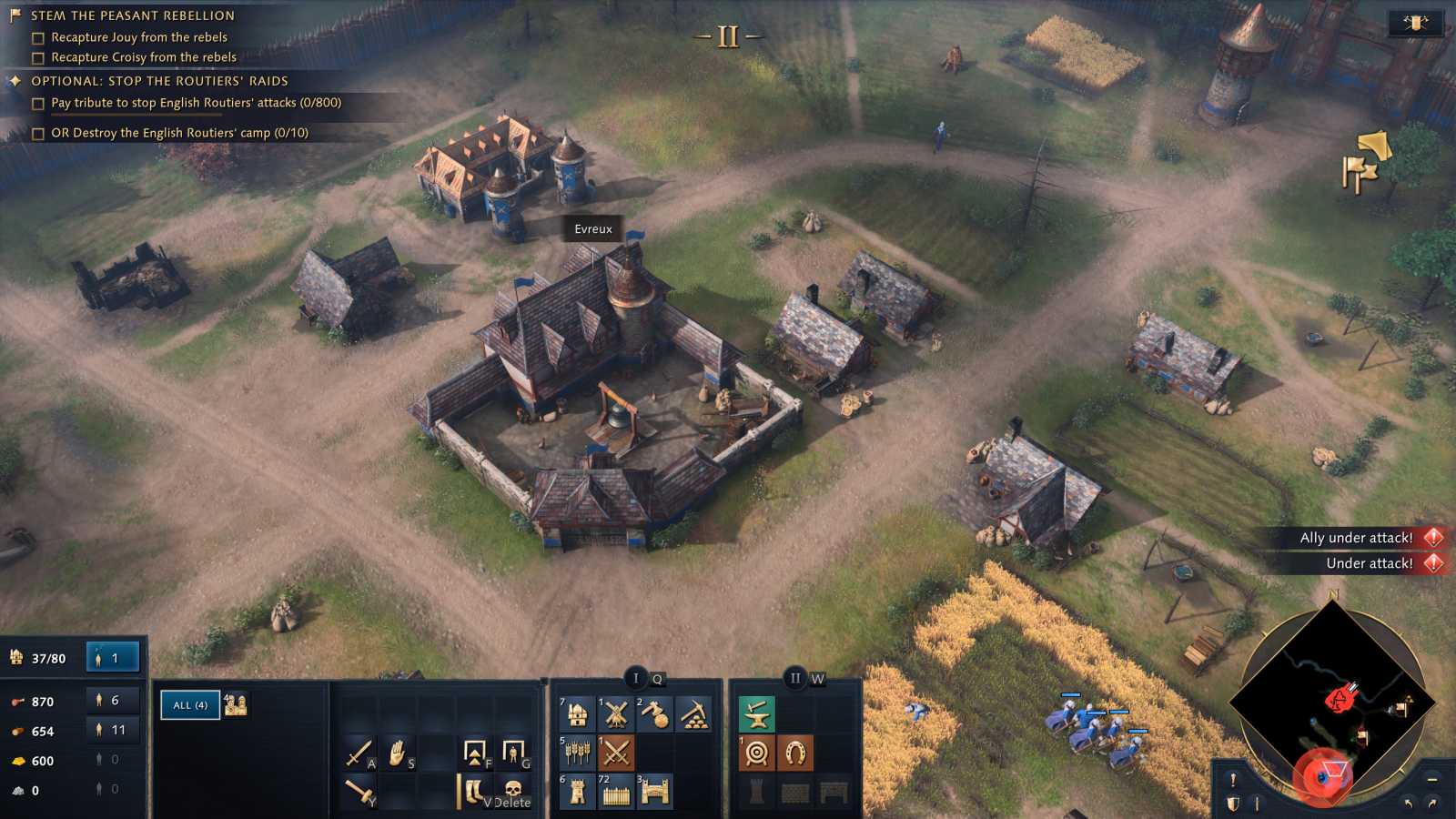Build the Blacksmith from the Age II menu

click(x=757, y=714)
